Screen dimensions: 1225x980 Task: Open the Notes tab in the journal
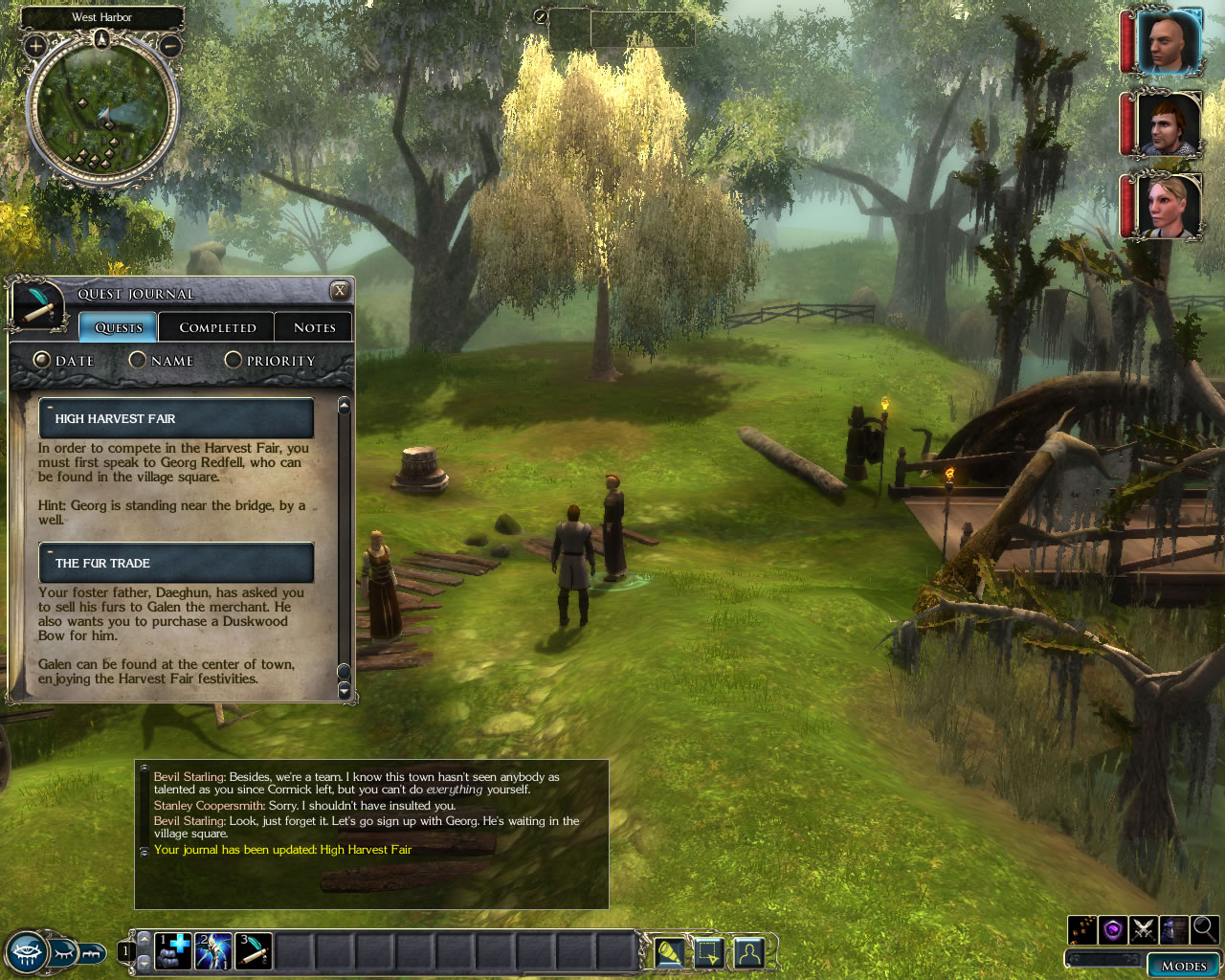[x=314, y=327]
